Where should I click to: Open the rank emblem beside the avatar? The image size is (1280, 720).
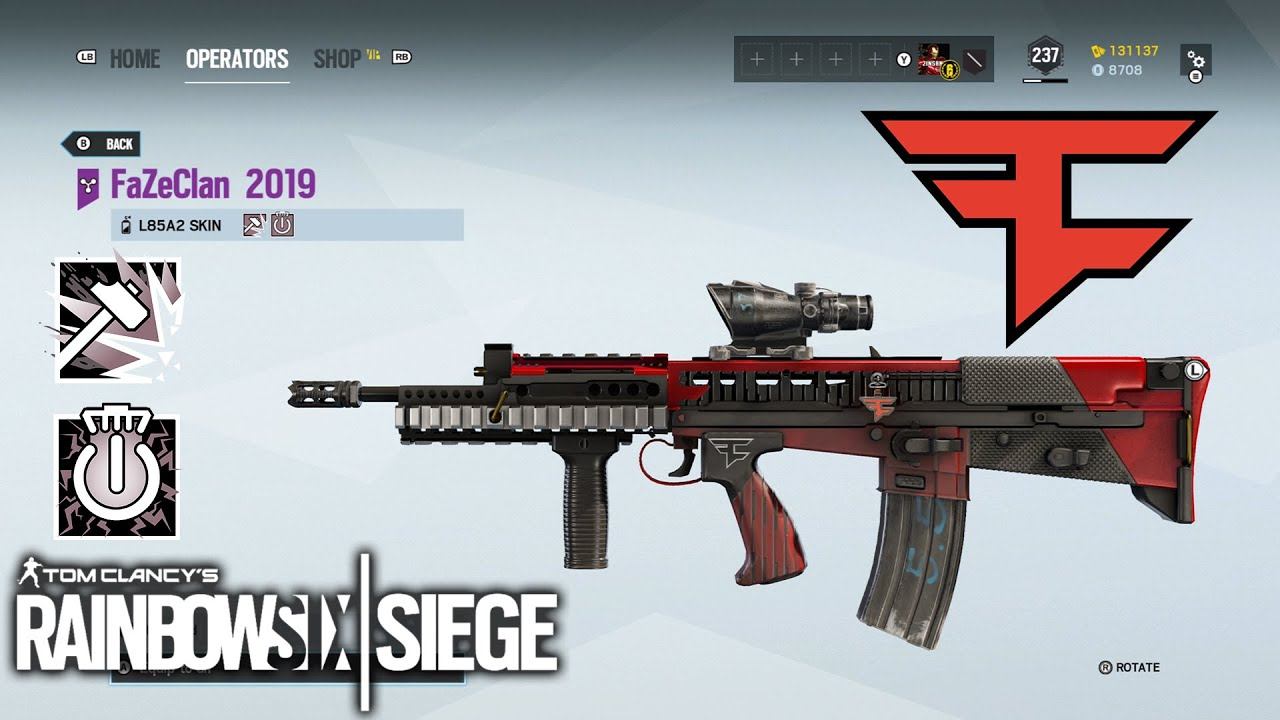974,60
